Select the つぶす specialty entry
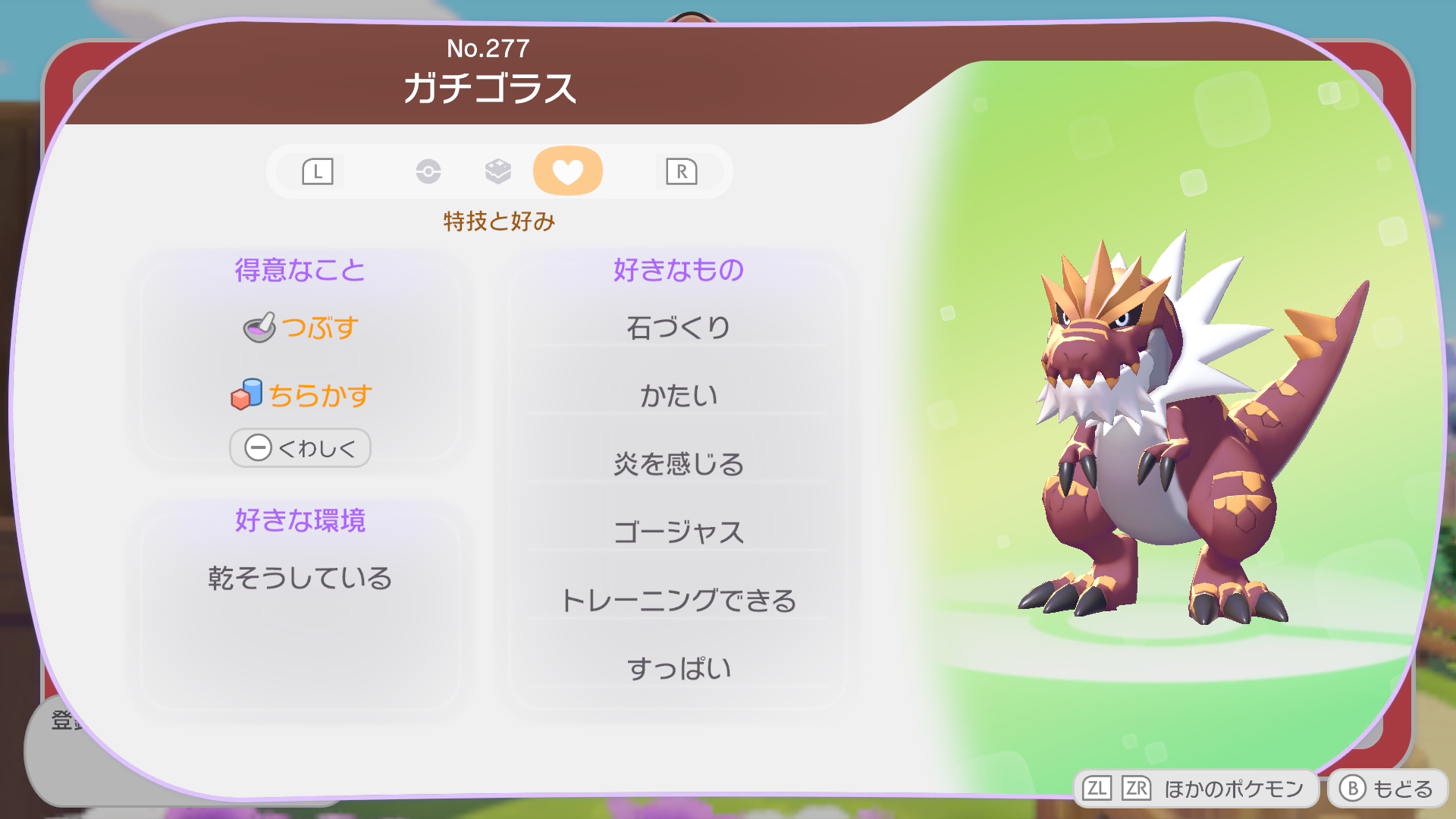Screen dimensions: 1456x819 coord(301,328)
